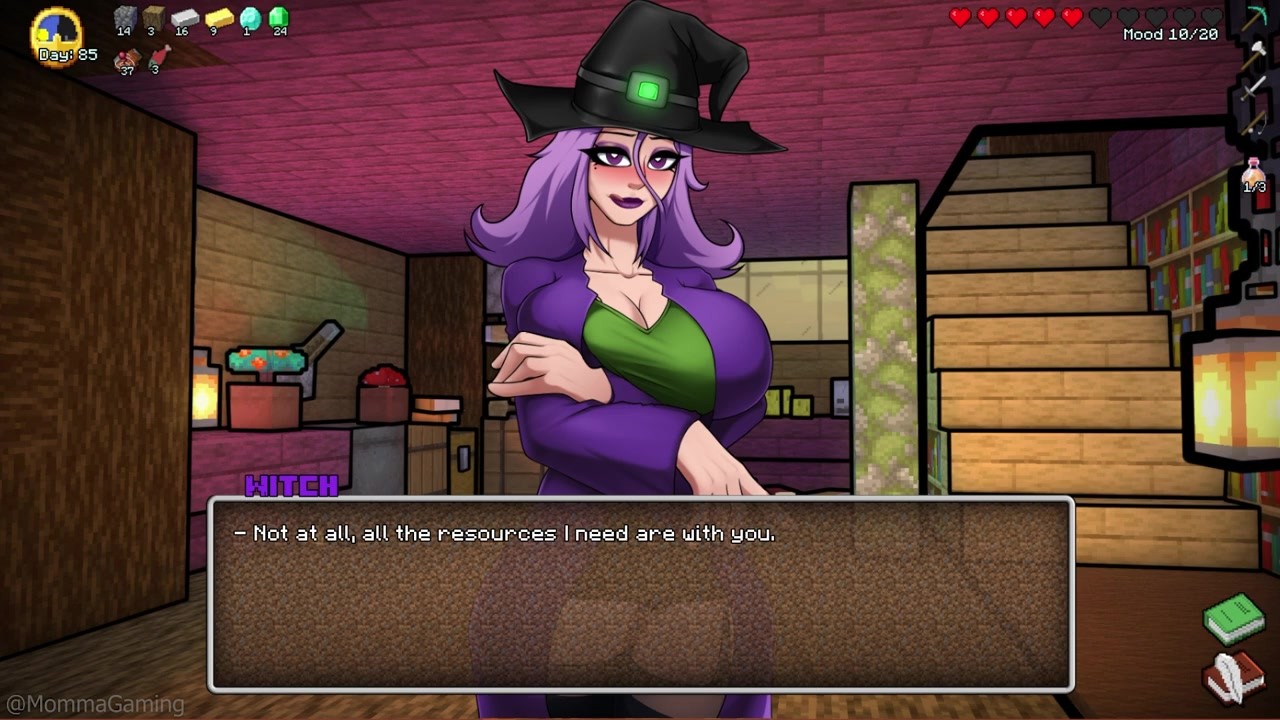Viewport: 1280px width, 720px height.
Task: Select the gold ingot resource icon
Action: 218,18
